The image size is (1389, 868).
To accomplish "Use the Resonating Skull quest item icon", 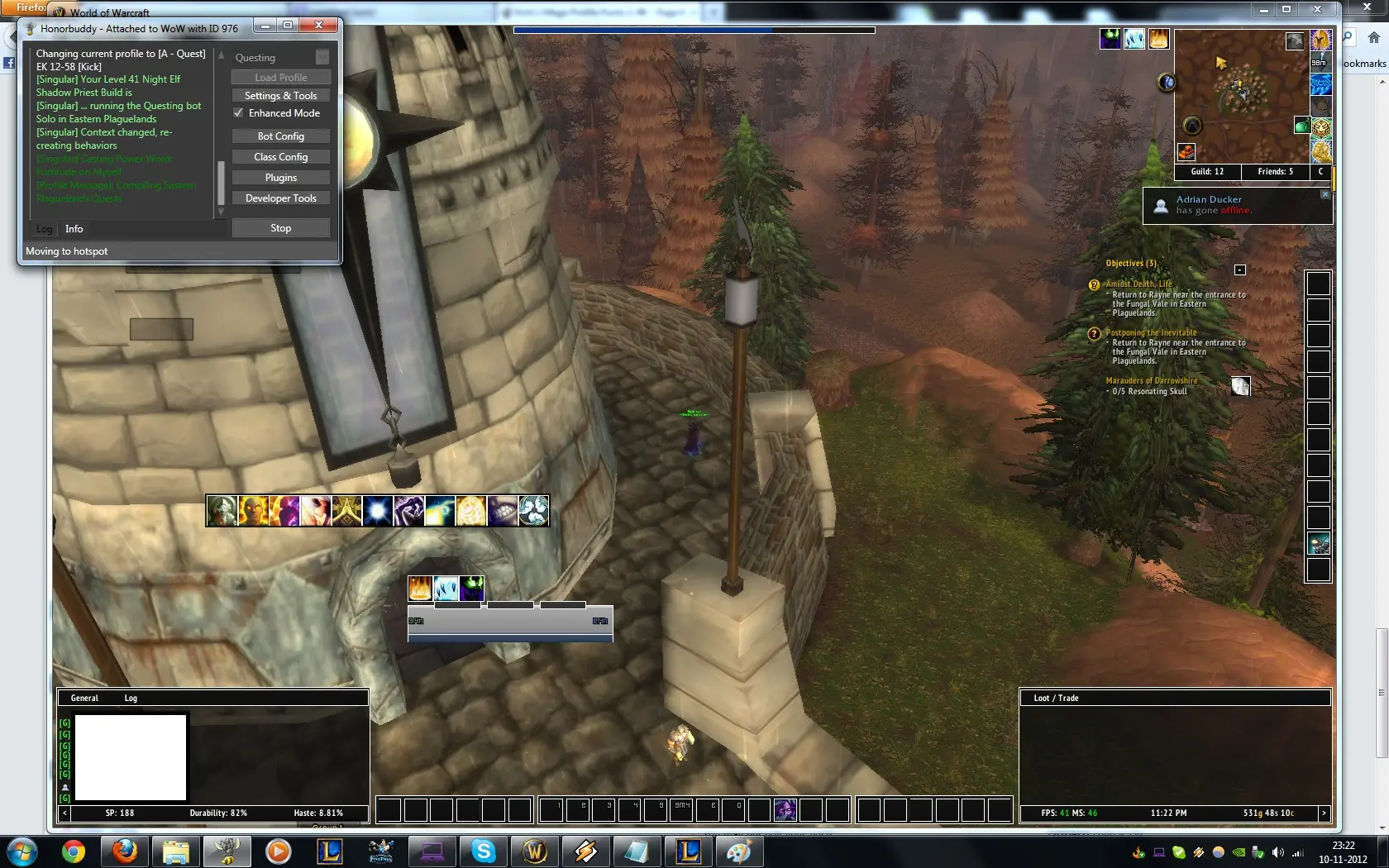I will pyautogui.click(x=1240, y=386).
